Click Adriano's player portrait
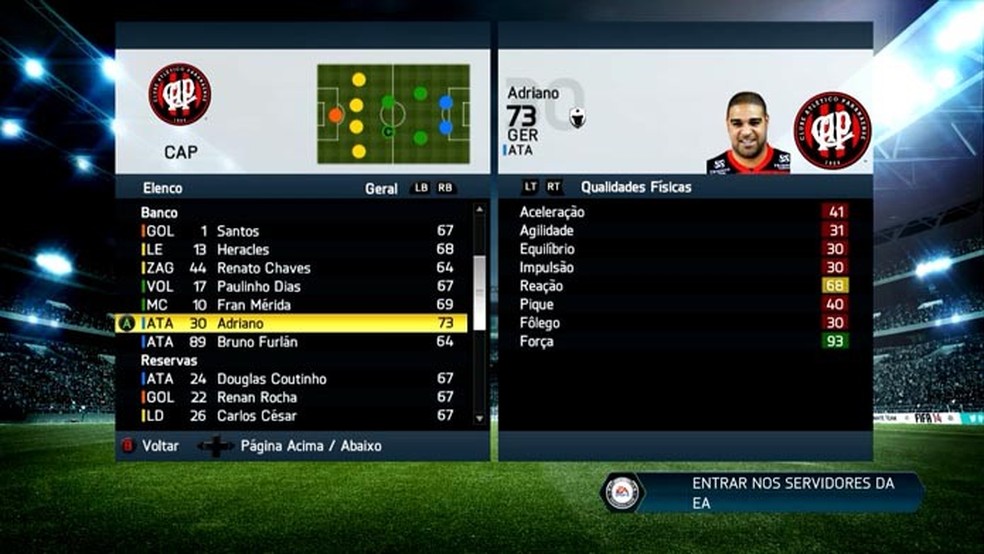 click(748, 134)
